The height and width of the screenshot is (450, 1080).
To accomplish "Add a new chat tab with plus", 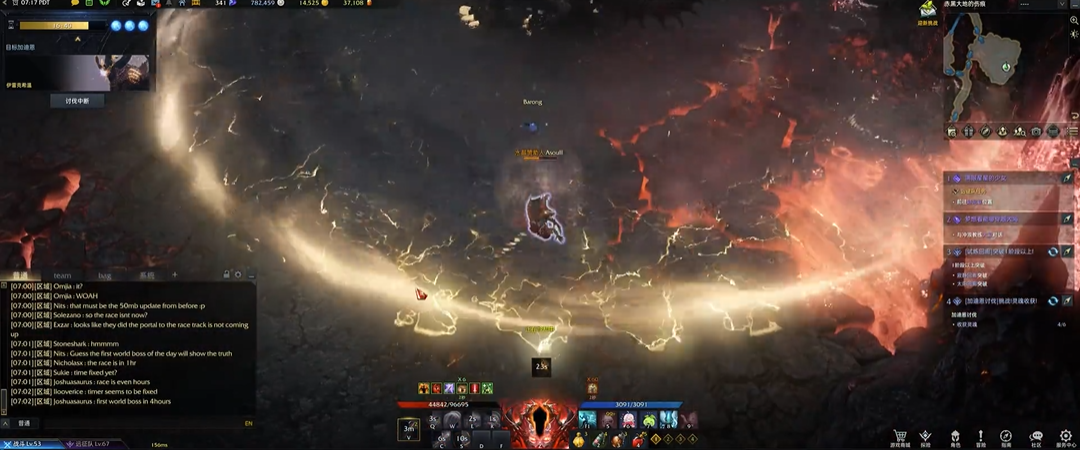I will click(x=174, y=275).
